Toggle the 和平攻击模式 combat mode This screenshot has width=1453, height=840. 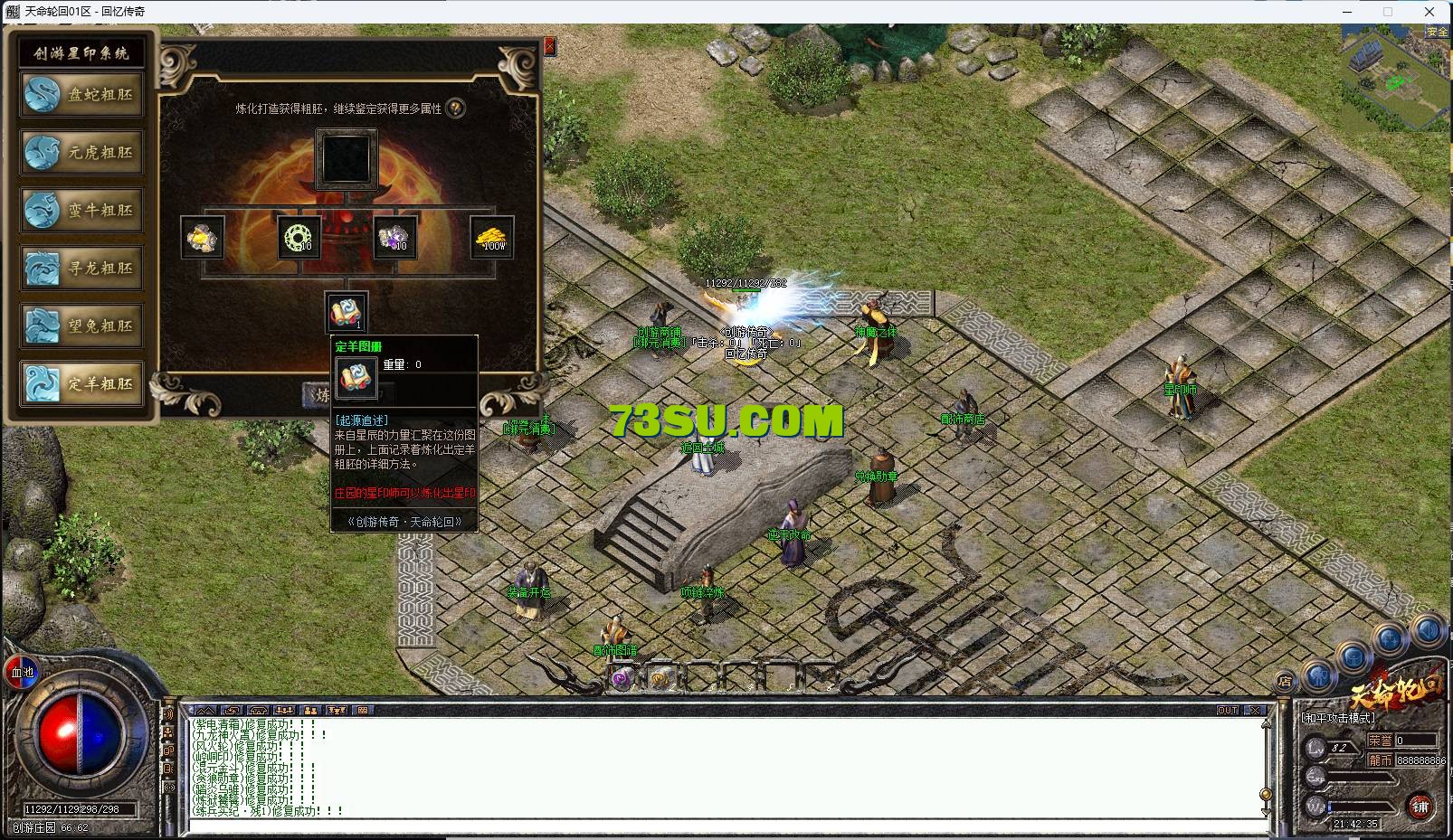tap(1338, 717)
